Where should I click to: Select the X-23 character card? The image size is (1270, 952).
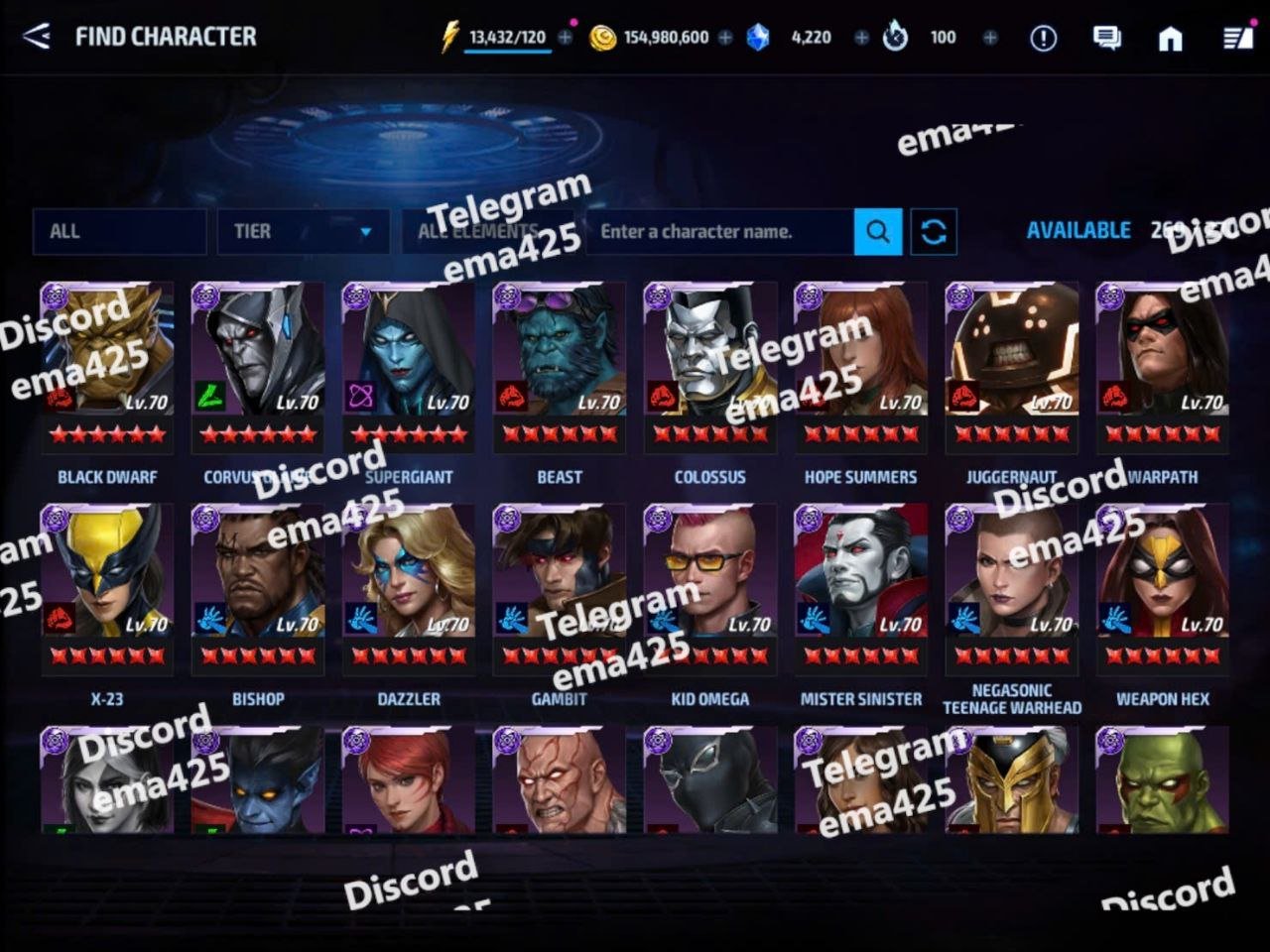pos(107,587)
